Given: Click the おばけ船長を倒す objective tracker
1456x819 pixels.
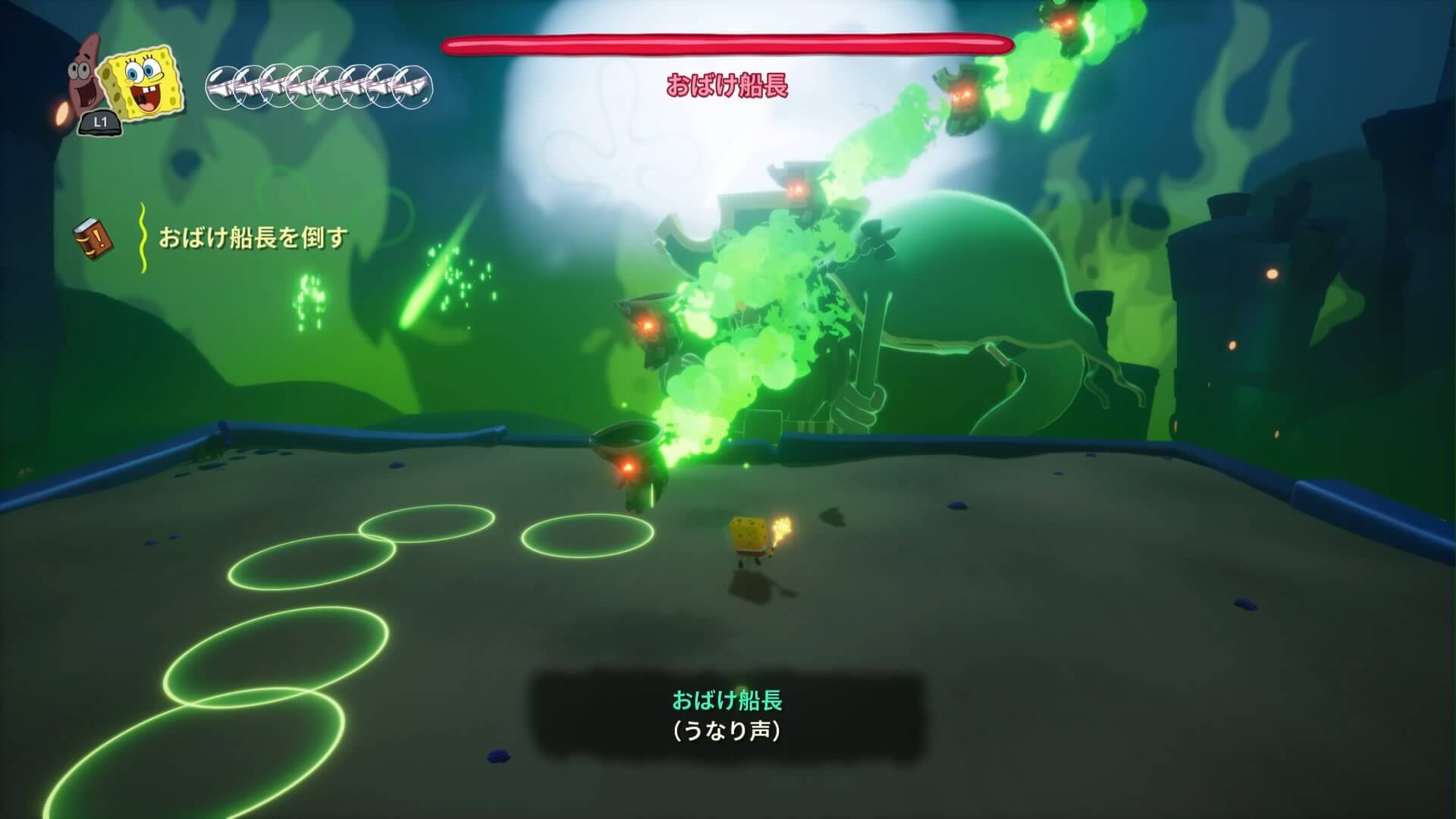Looking at the screenshot, I should pos(253,238).
